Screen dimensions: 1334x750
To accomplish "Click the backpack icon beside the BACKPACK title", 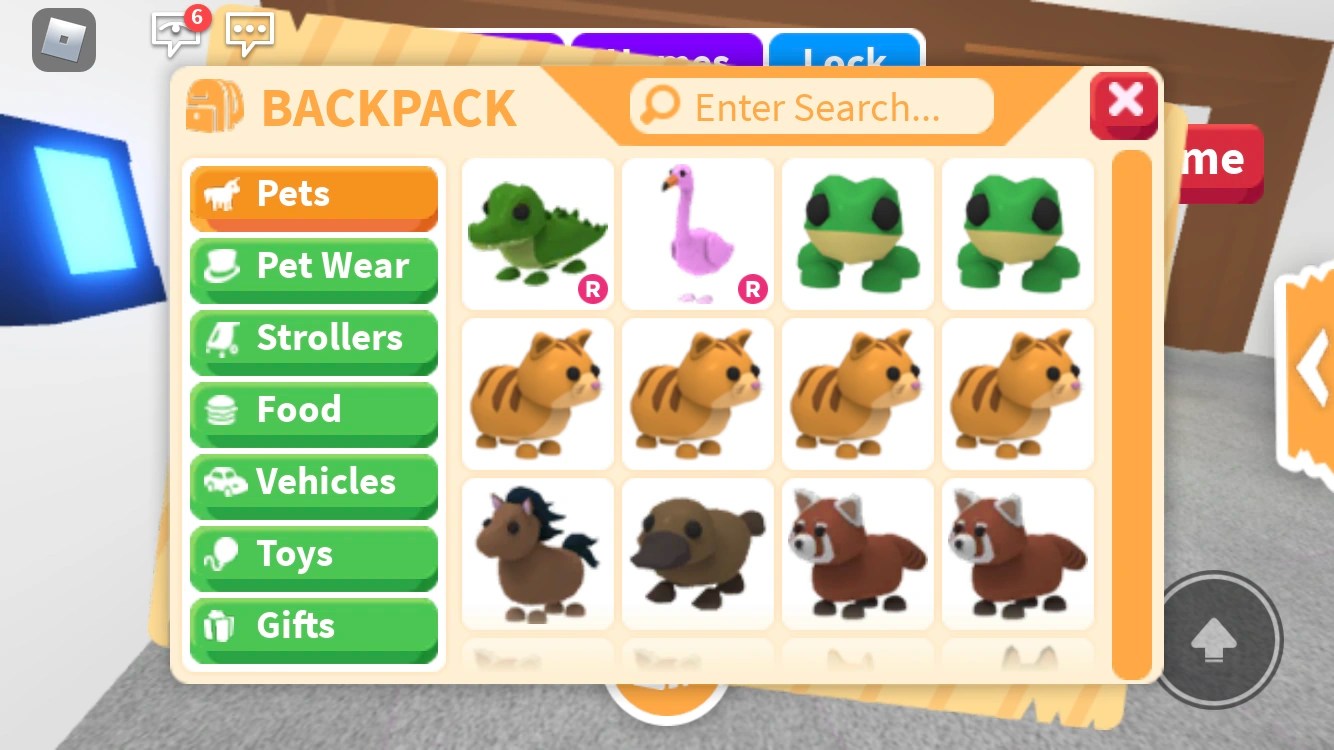I will coord(214,104).
